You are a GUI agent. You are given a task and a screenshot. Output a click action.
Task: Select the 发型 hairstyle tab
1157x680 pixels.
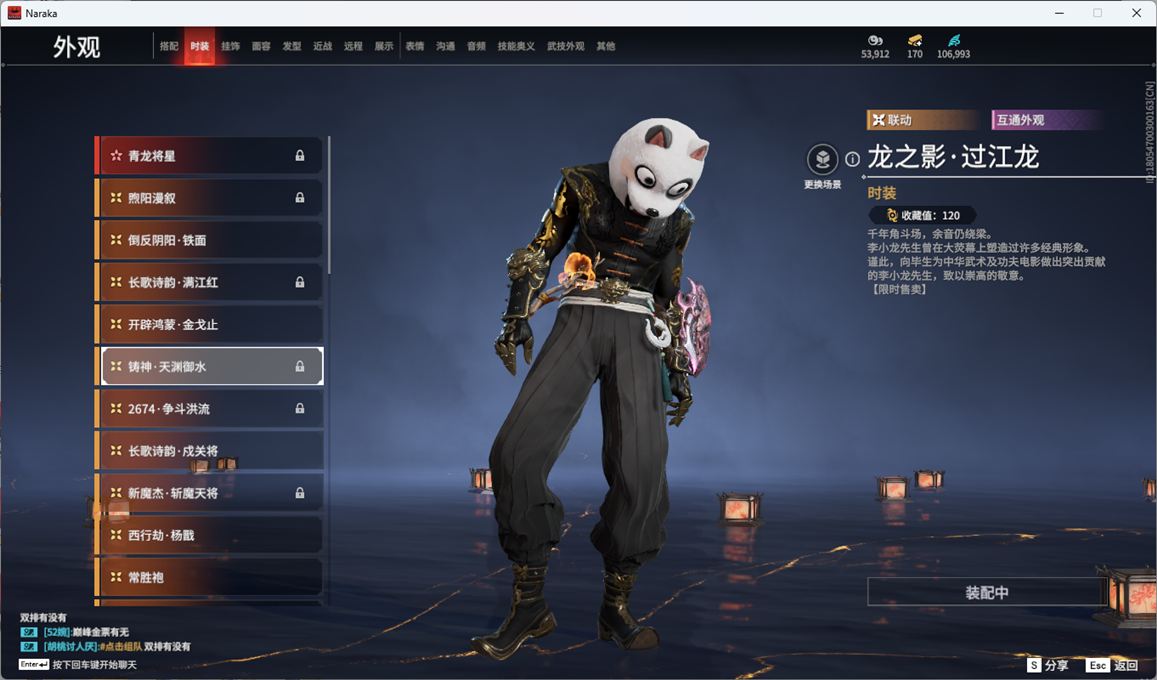[292, 46]
